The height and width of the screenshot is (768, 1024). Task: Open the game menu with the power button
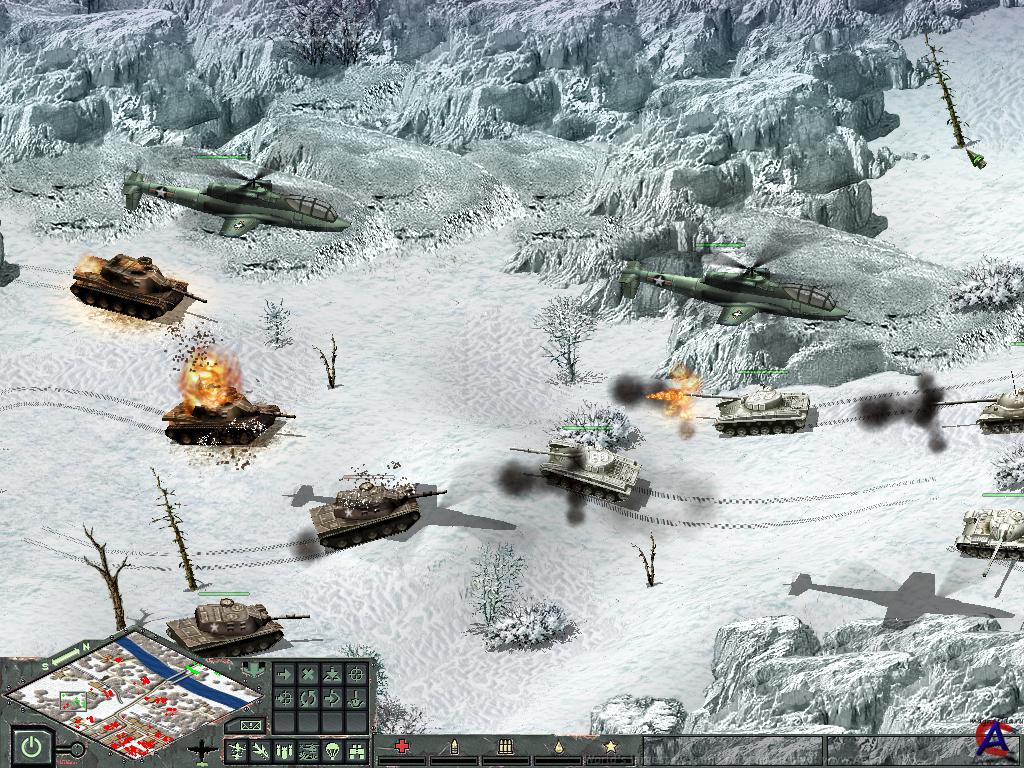34,746
